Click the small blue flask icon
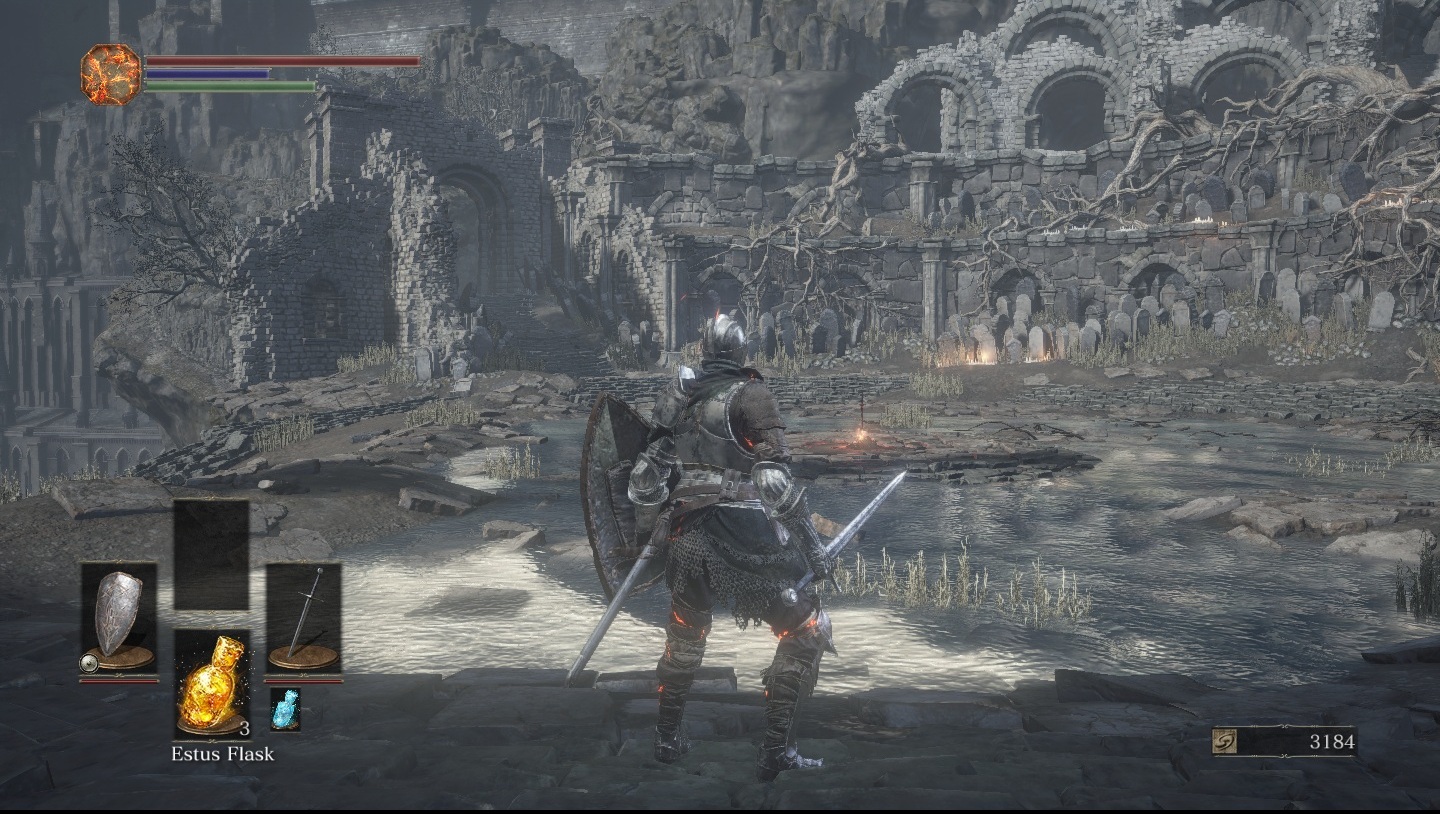The width and height of the screenshot is (1440, 814). coord(285,708)
